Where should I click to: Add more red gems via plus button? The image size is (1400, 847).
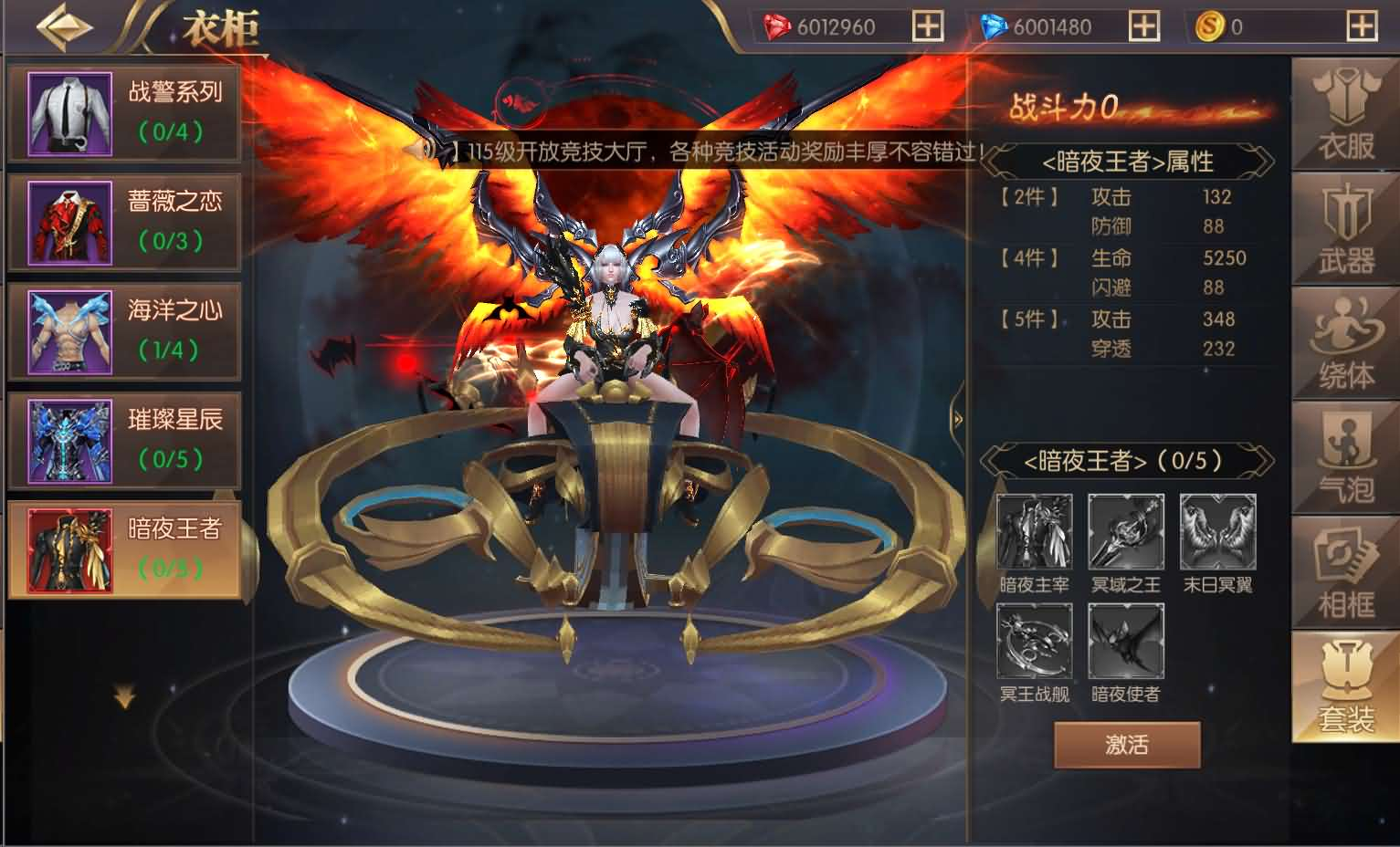pos(928,26)
